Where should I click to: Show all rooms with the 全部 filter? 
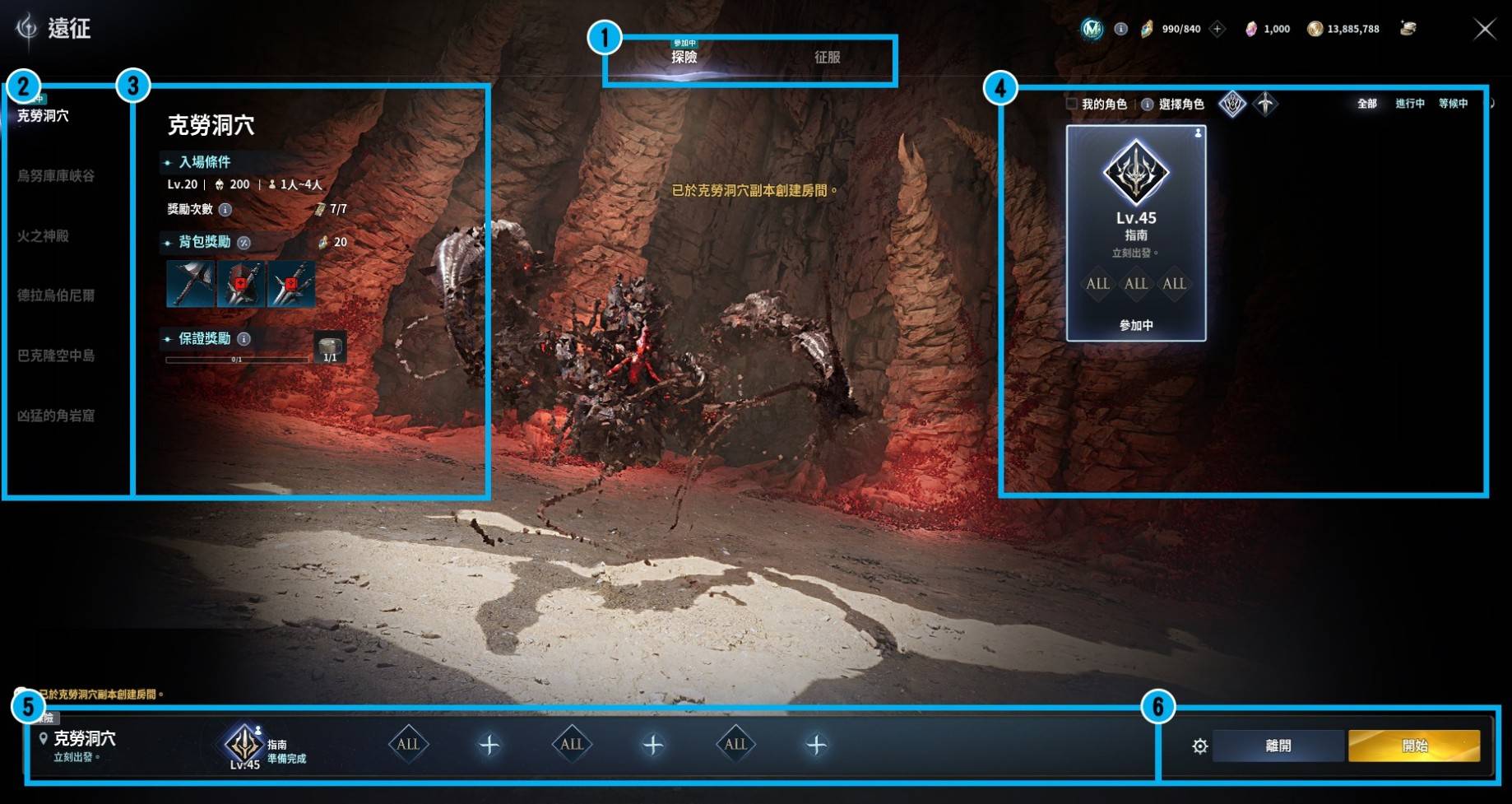[x=1366, y=104]
